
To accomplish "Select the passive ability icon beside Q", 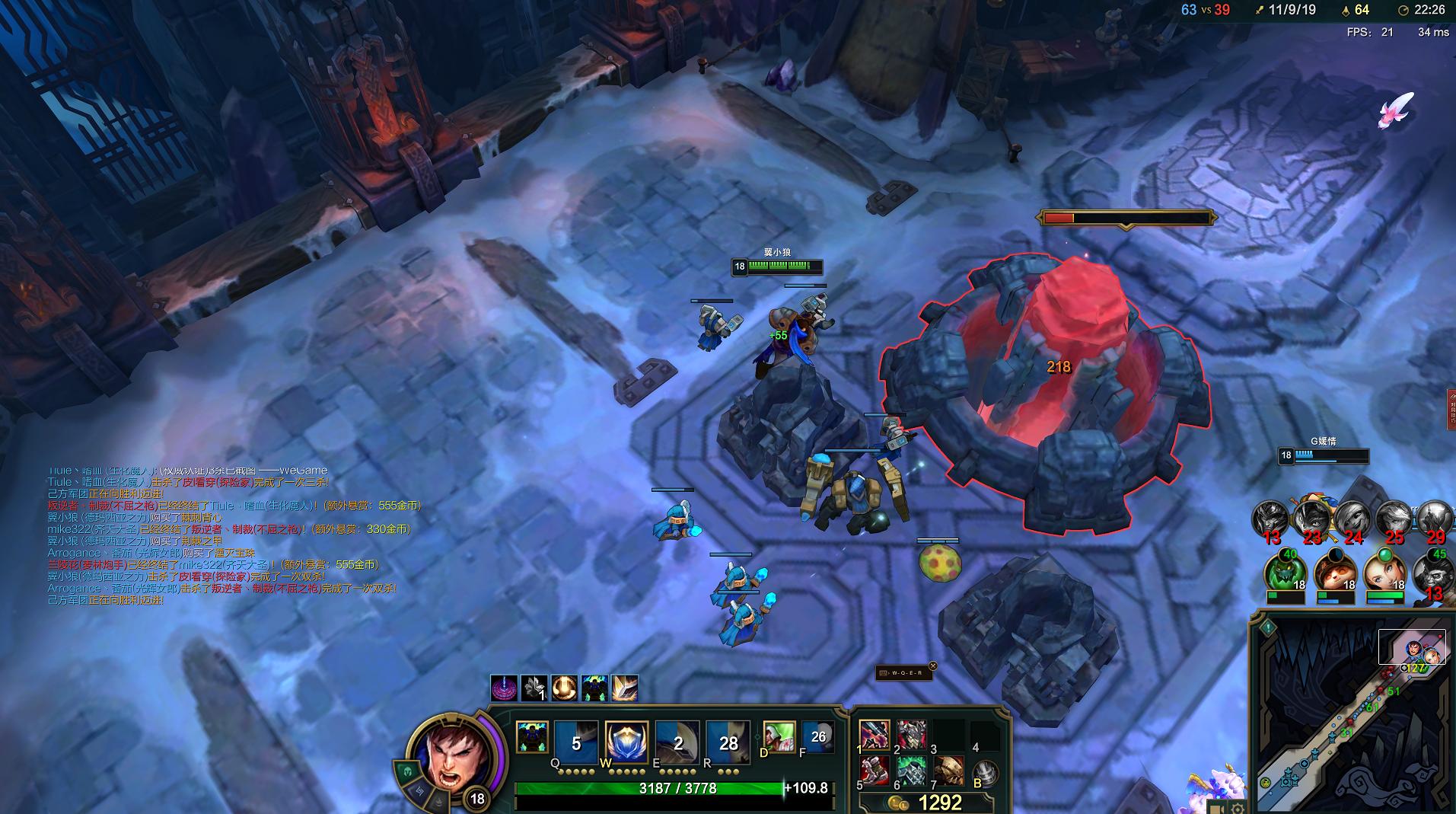I will click(531, 737).
